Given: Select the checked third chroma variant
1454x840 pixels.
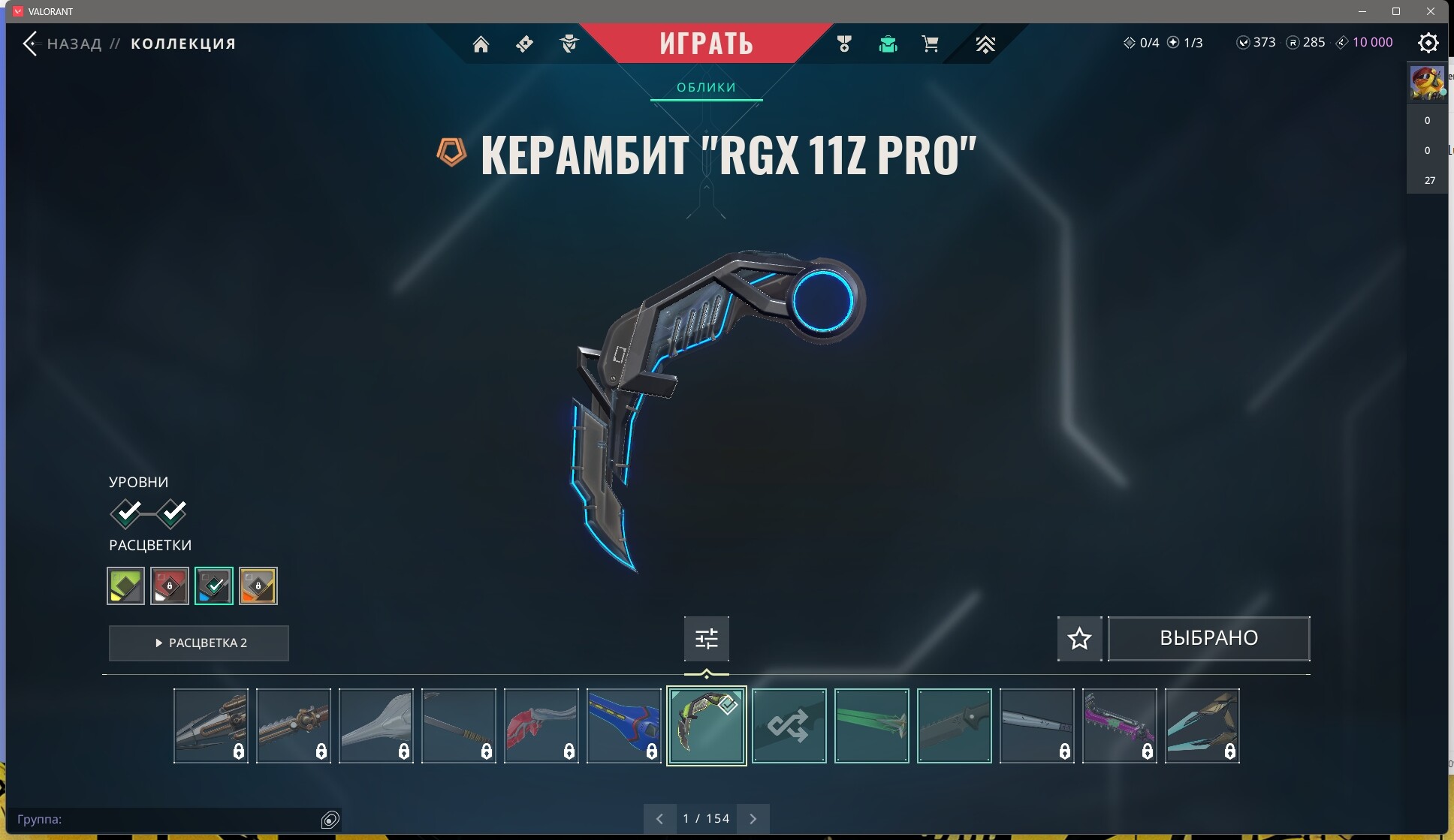Looking at the screenshot, I should coord(214,586).
